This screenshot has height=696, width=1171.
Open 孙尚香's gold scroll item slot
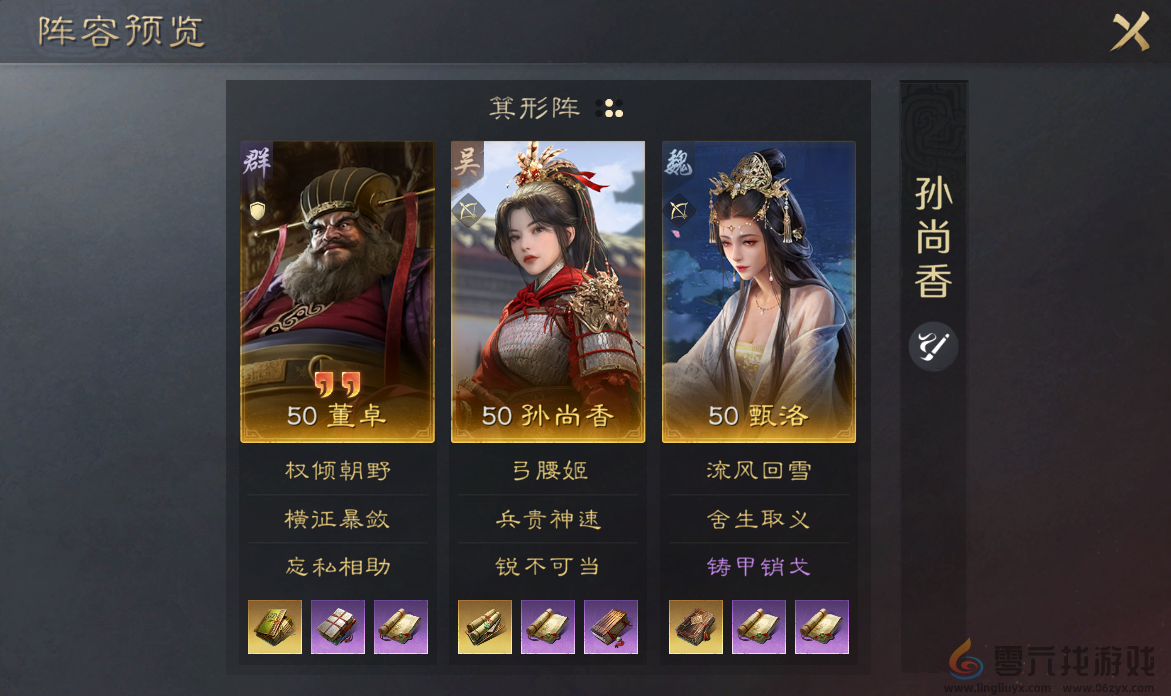point(485,627)
